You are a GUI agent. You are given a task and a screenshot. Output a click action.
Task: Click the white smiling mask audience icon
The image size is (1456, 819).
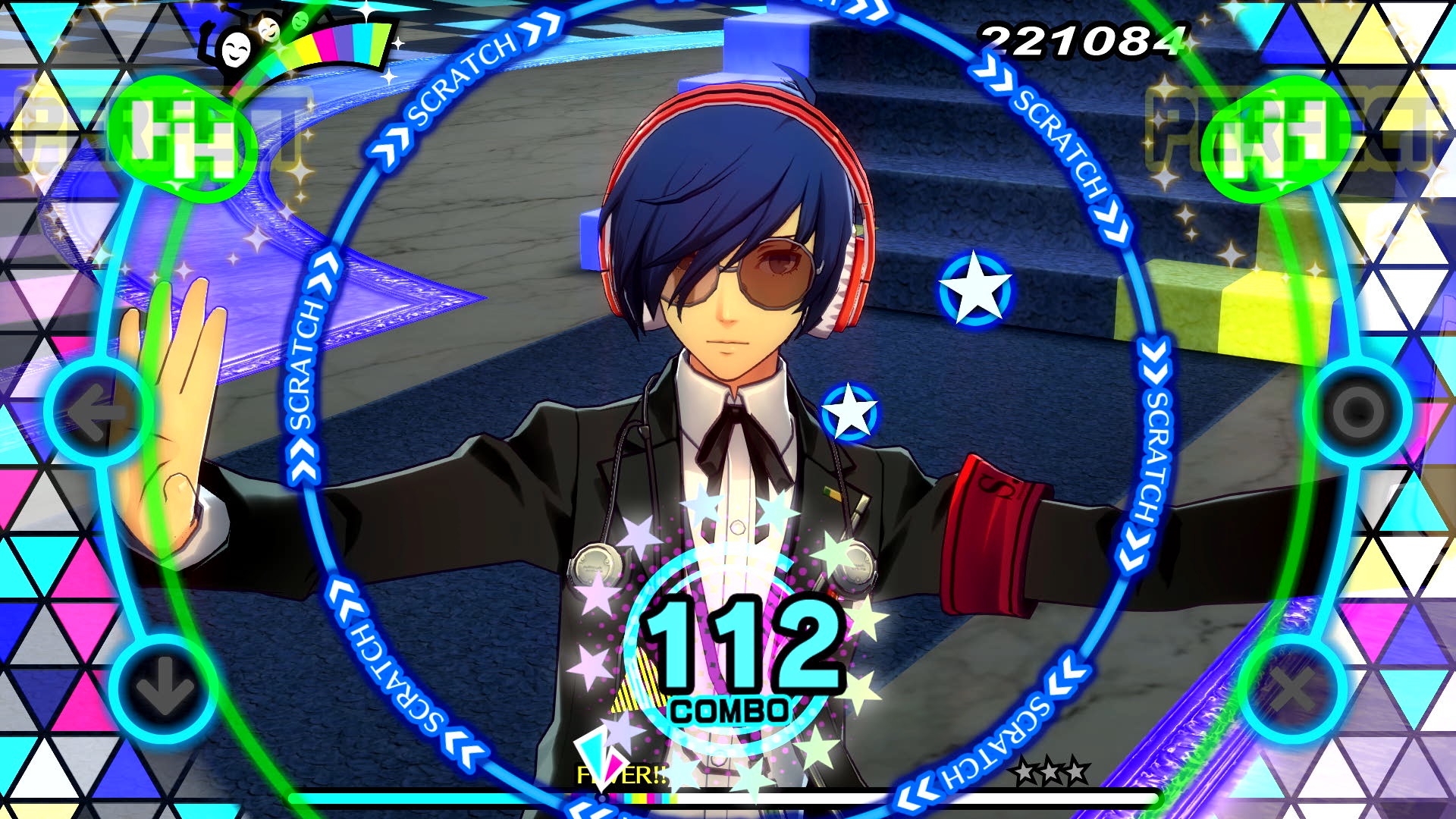237,50
